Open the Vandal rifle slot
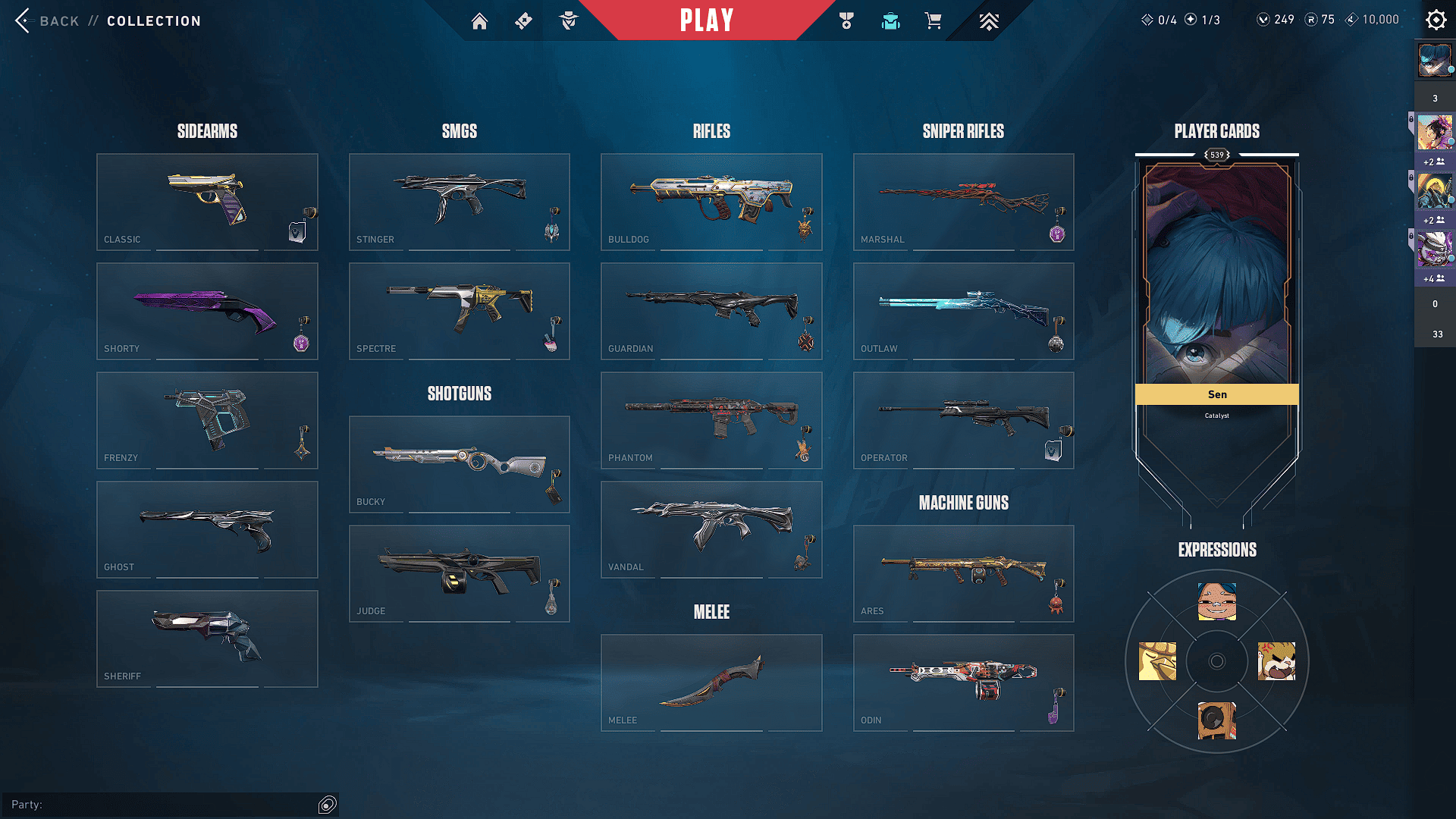 (x=711, y=529)
